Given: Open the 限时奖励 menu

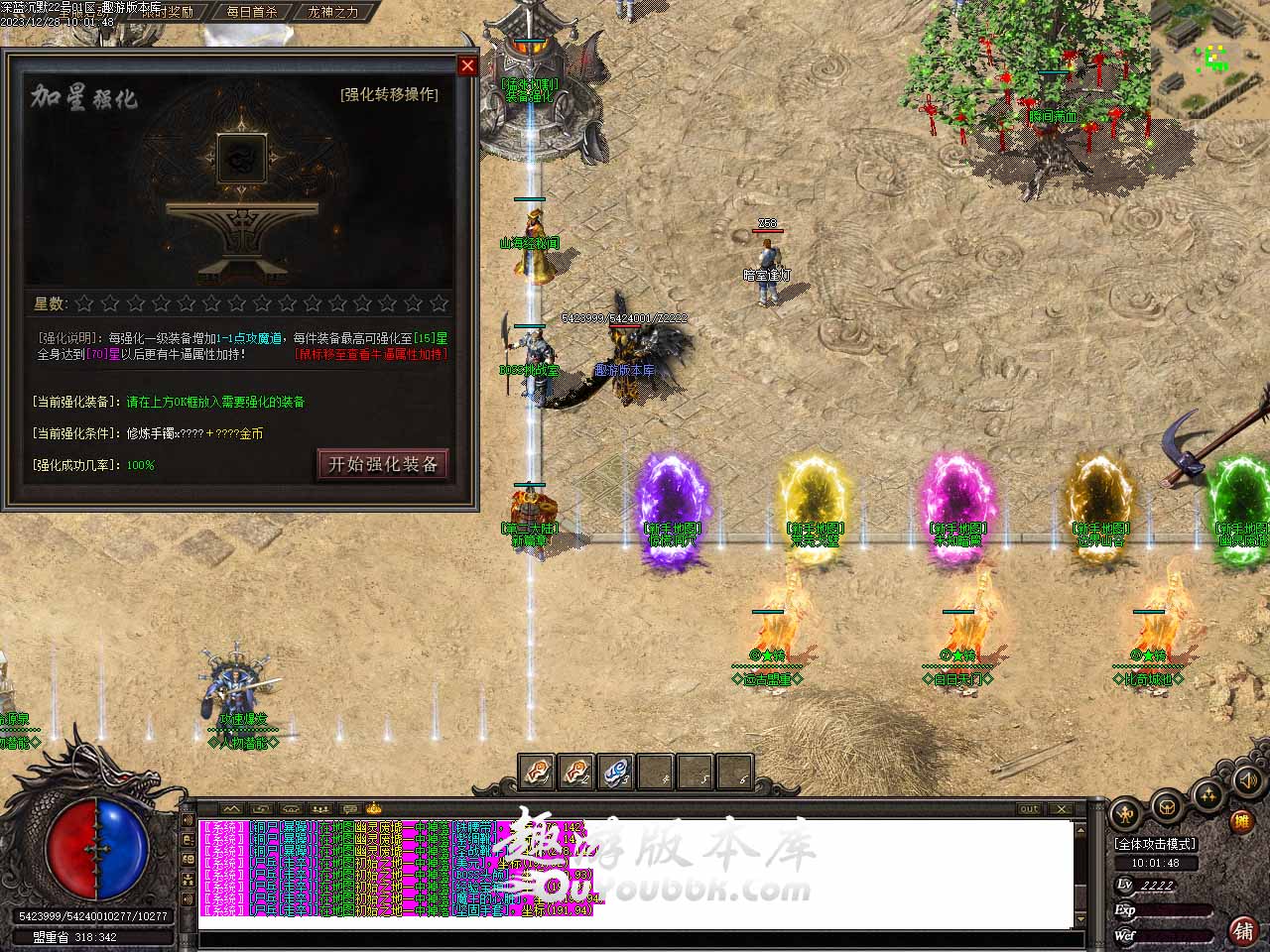Looking at the screenshot, I should (x=167, y=12).
